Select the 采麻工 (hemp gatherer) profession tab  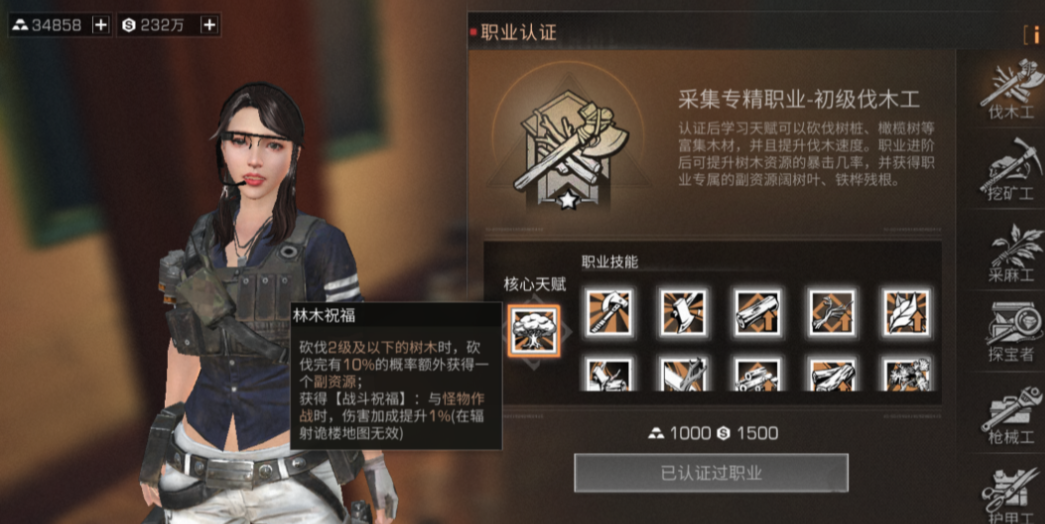pyautogui.click(x=1011, y=250)
